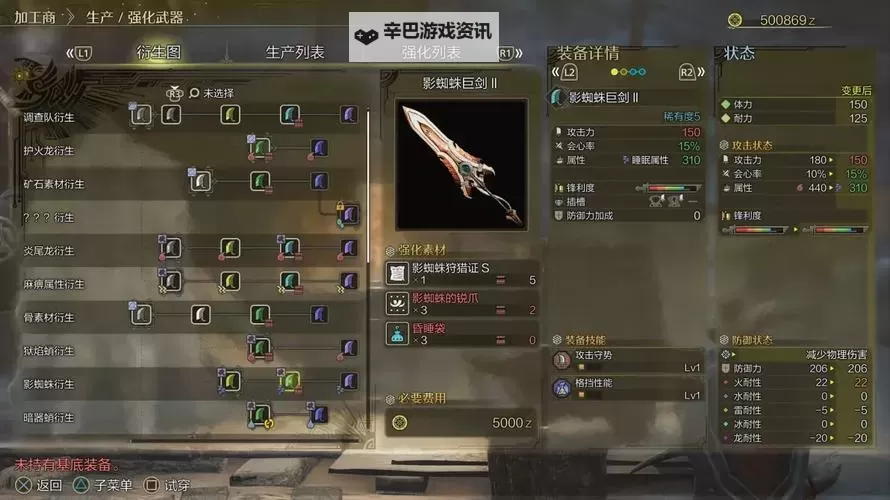Show details for the 攻击守势 skill
This screenshot has height=500, width=890.
(x=629, y=361)
